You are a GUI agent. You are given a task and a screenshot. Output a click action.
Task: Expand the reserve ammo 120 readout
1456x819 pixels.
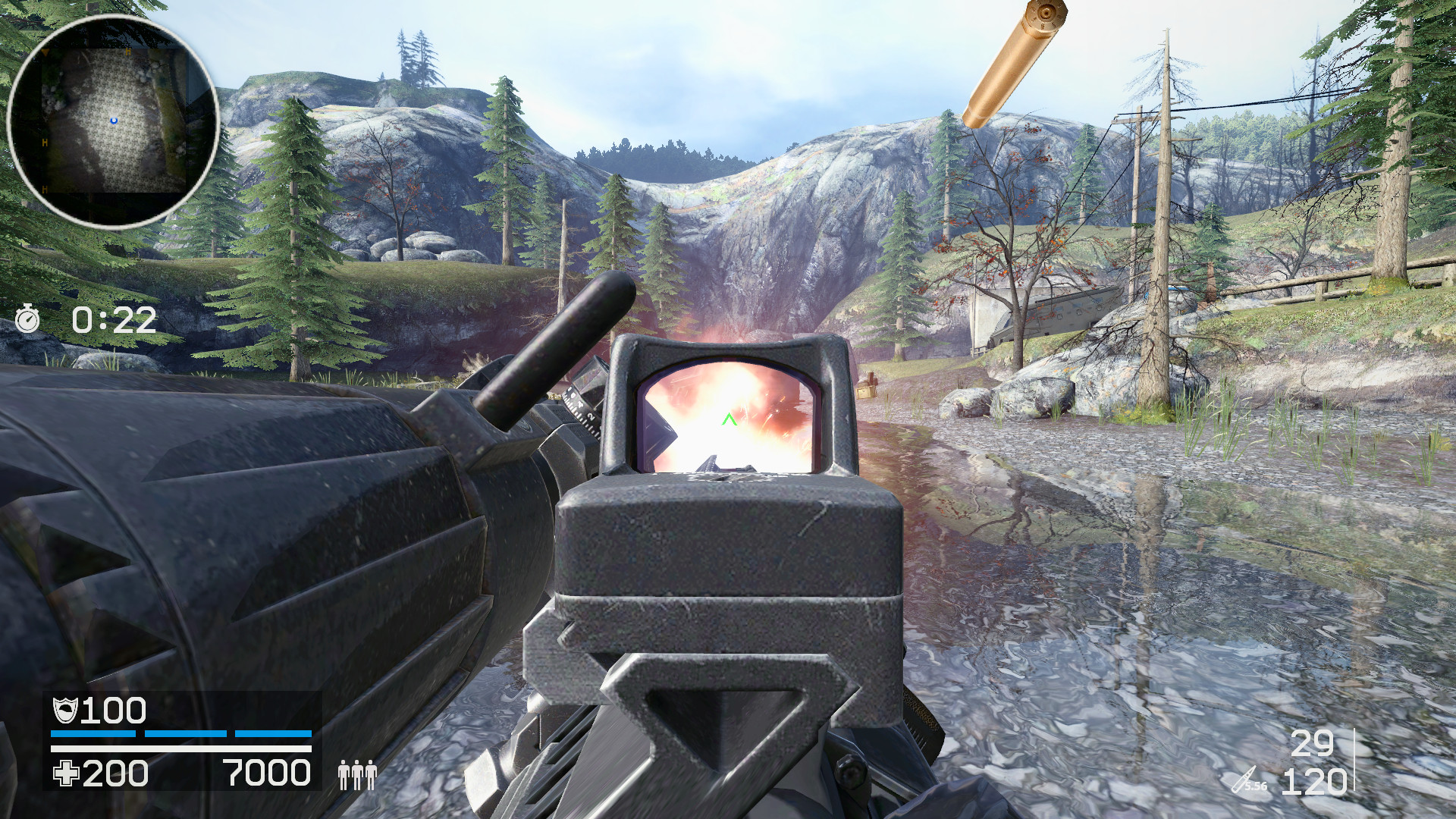pos(1316,783)
